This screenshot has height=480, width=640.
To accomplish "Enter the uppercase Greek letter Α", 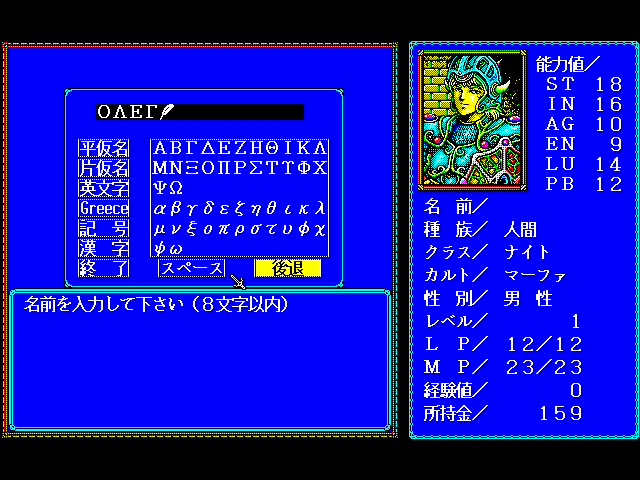I will (x=159, y=148).
